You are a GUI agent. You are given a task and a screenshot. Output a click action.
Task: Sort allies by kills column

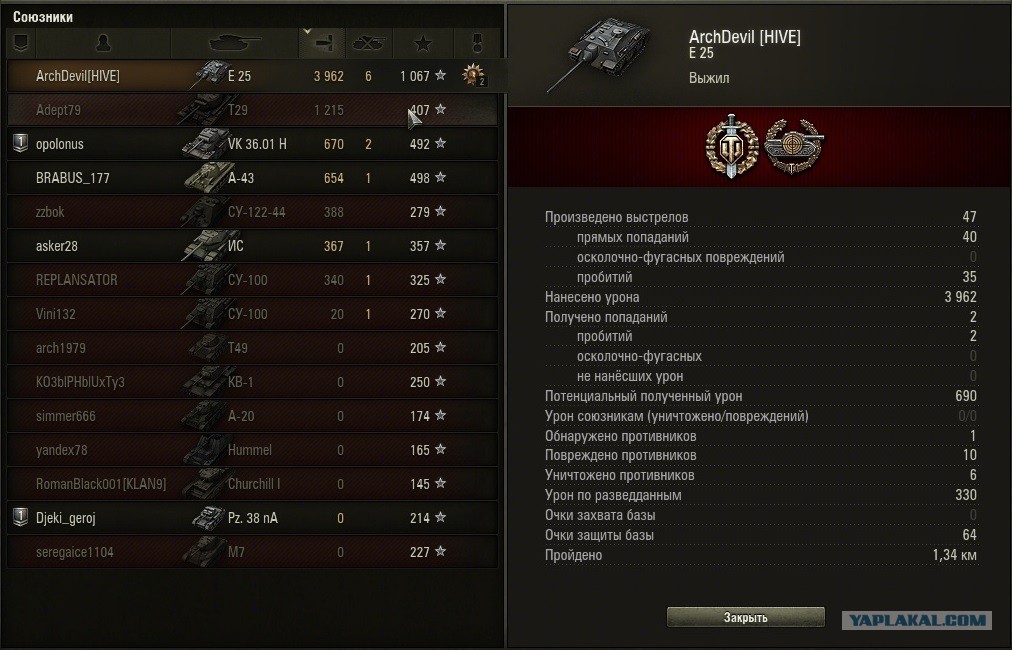pos(369,43)
